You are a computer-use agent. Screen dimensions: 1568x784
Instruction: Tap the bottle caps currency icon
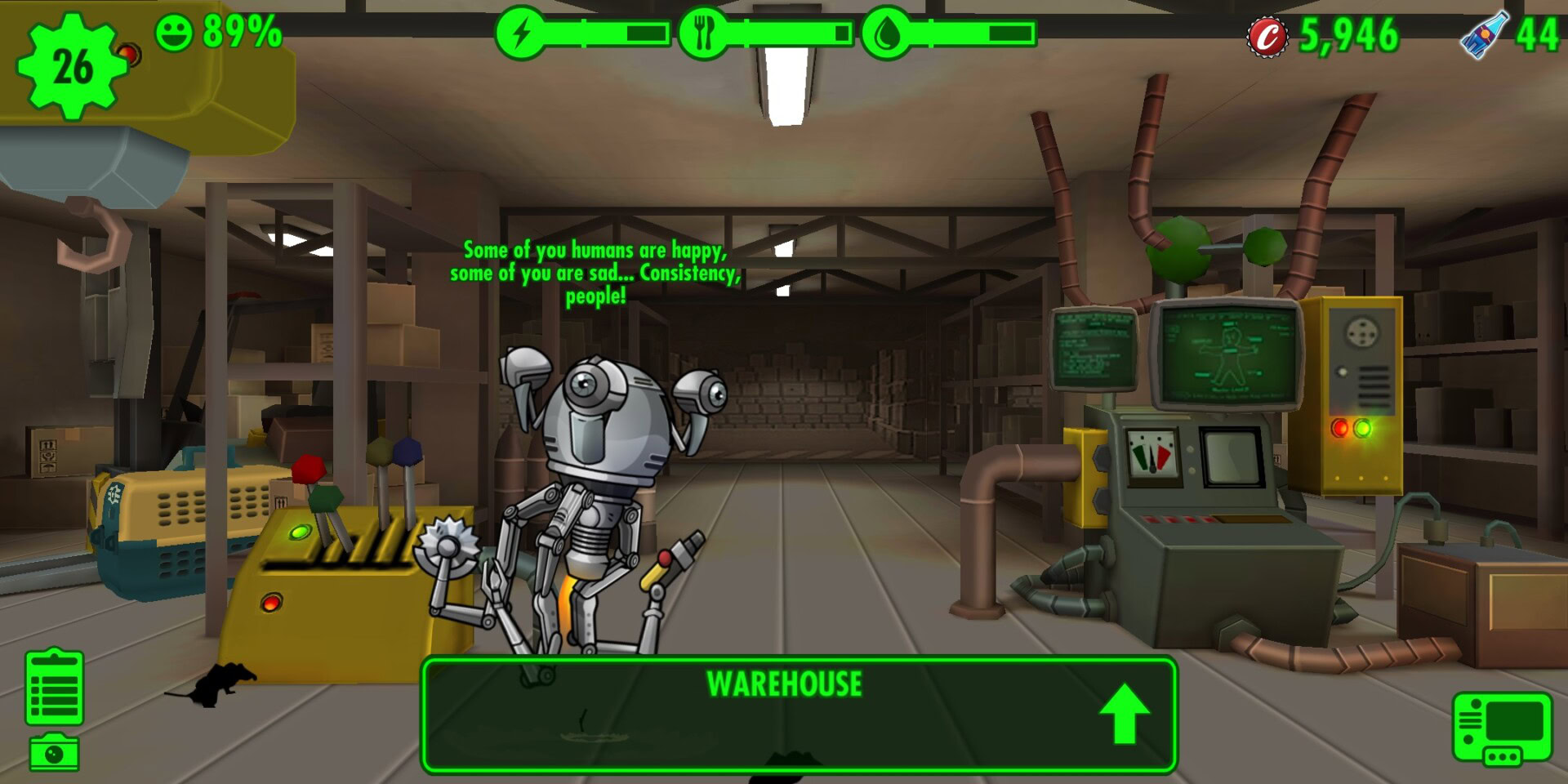coord(1267,36)
